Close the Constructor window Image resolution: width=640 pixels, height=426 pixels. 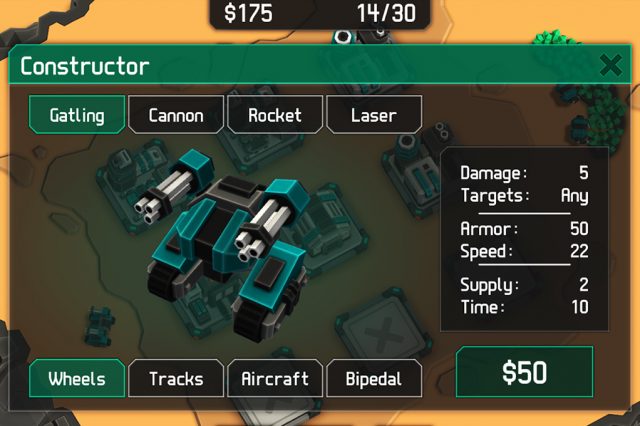(609, 66)
